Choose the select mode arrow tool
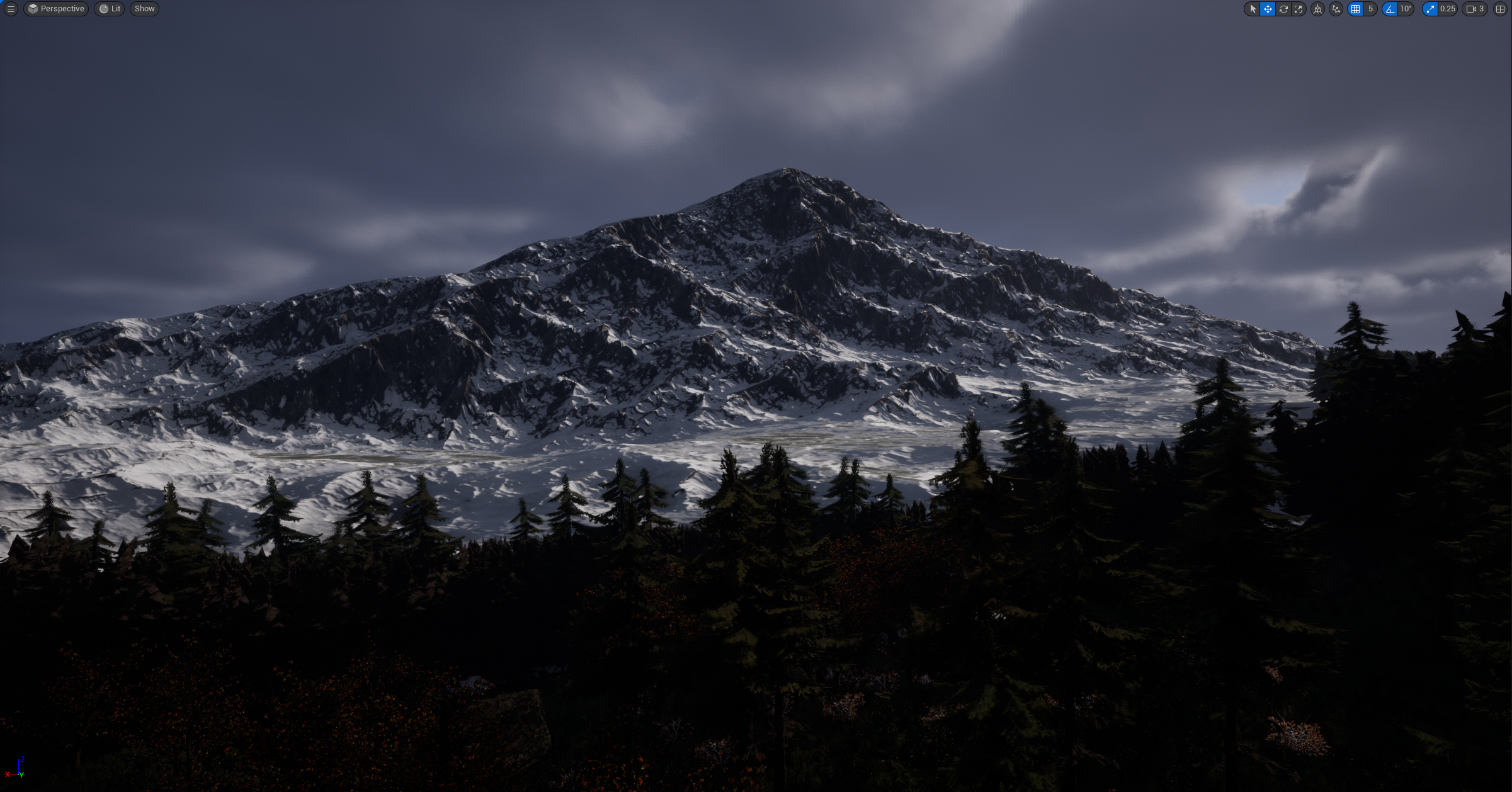The width and height of the screenshot is (1512, 792). tap(1253, 9)
